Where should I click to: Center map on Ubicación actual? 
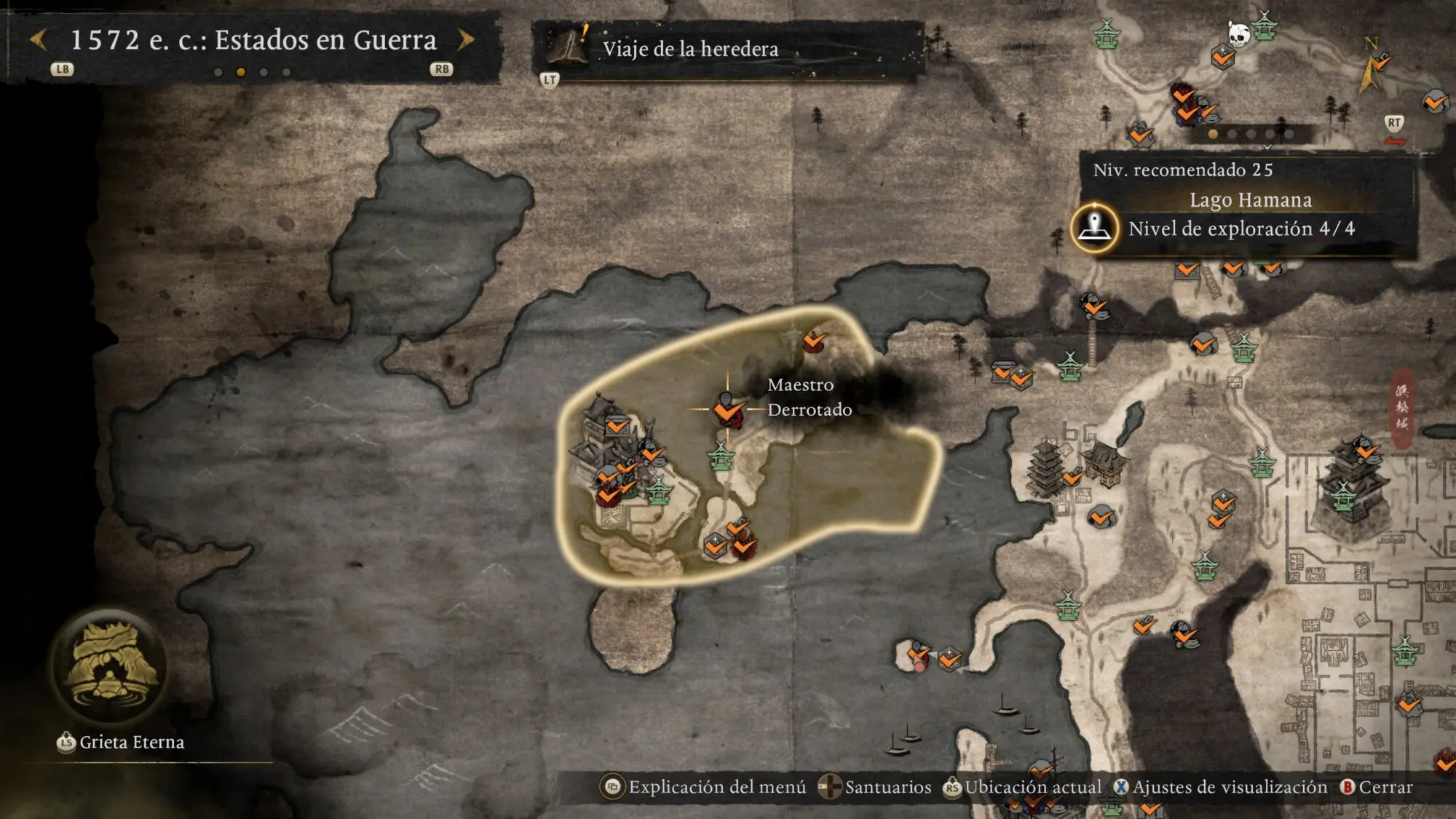tap(1032, 787)
